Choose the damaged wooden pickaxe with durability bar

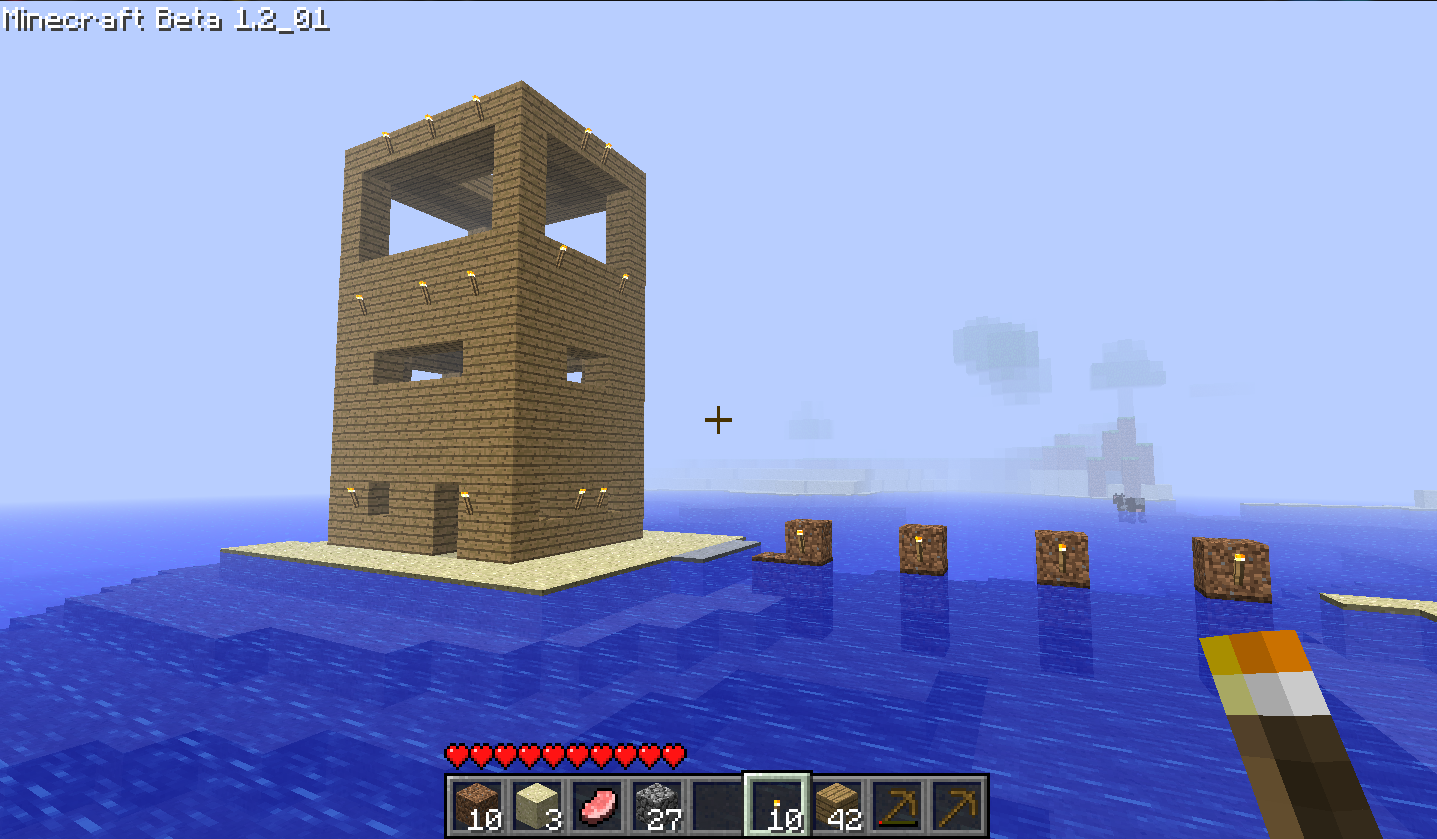[897, 805]
